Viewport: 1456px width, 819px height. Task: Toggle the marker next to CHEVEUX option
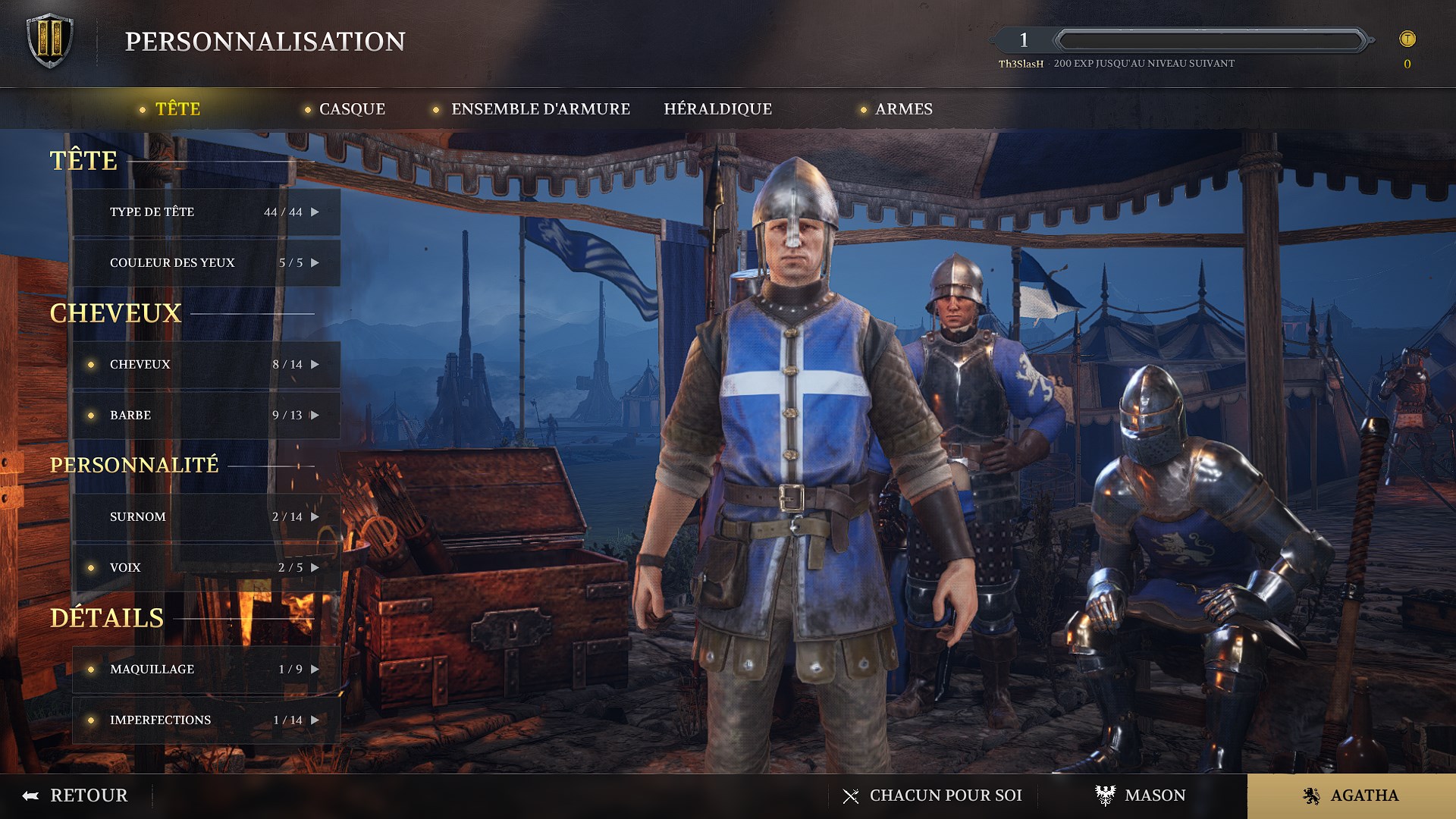[x=91, y=364]
